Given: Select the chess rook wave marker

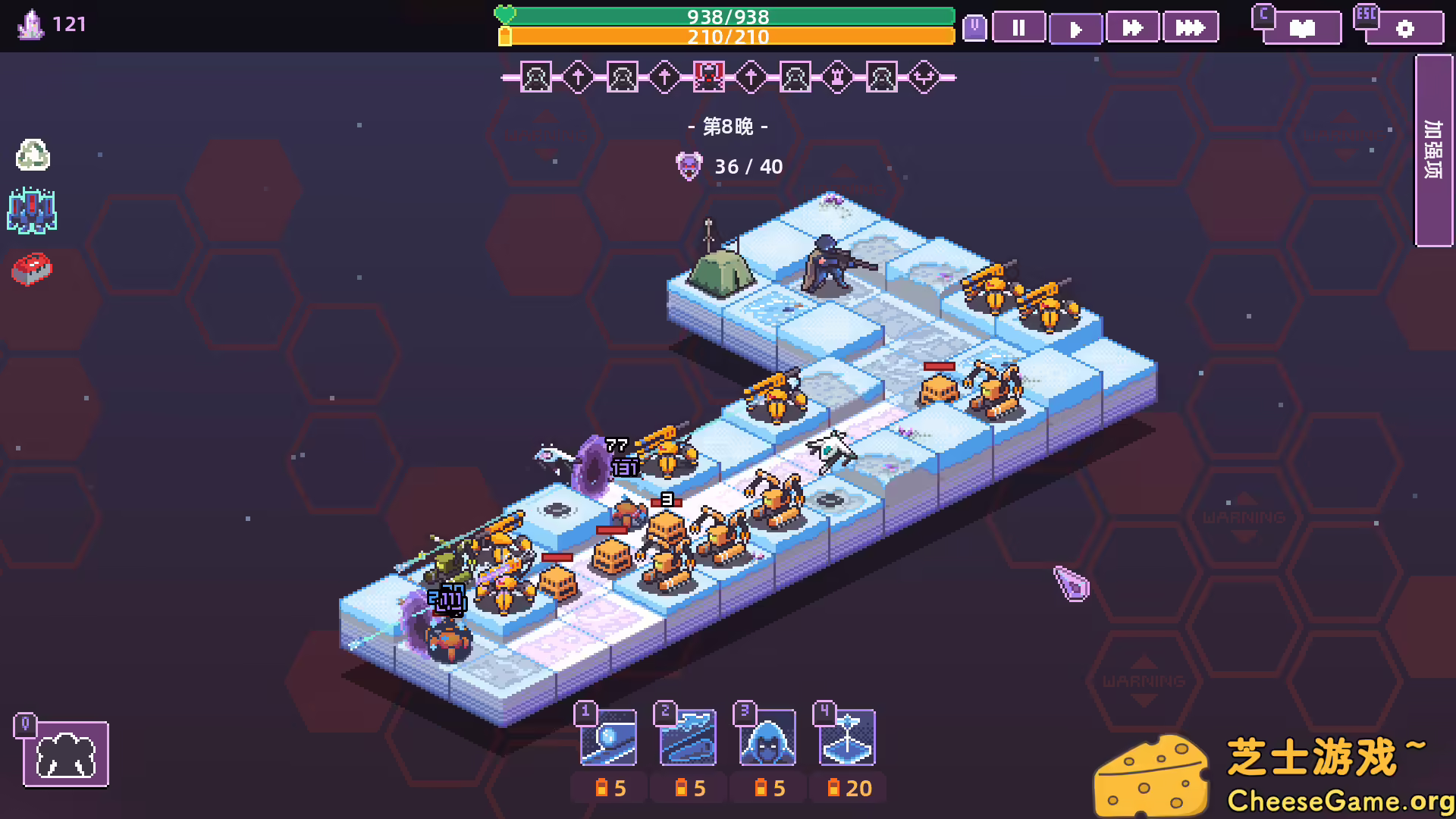Looking at the screenshot, I should pyautogui.click(x=838, y=77).
